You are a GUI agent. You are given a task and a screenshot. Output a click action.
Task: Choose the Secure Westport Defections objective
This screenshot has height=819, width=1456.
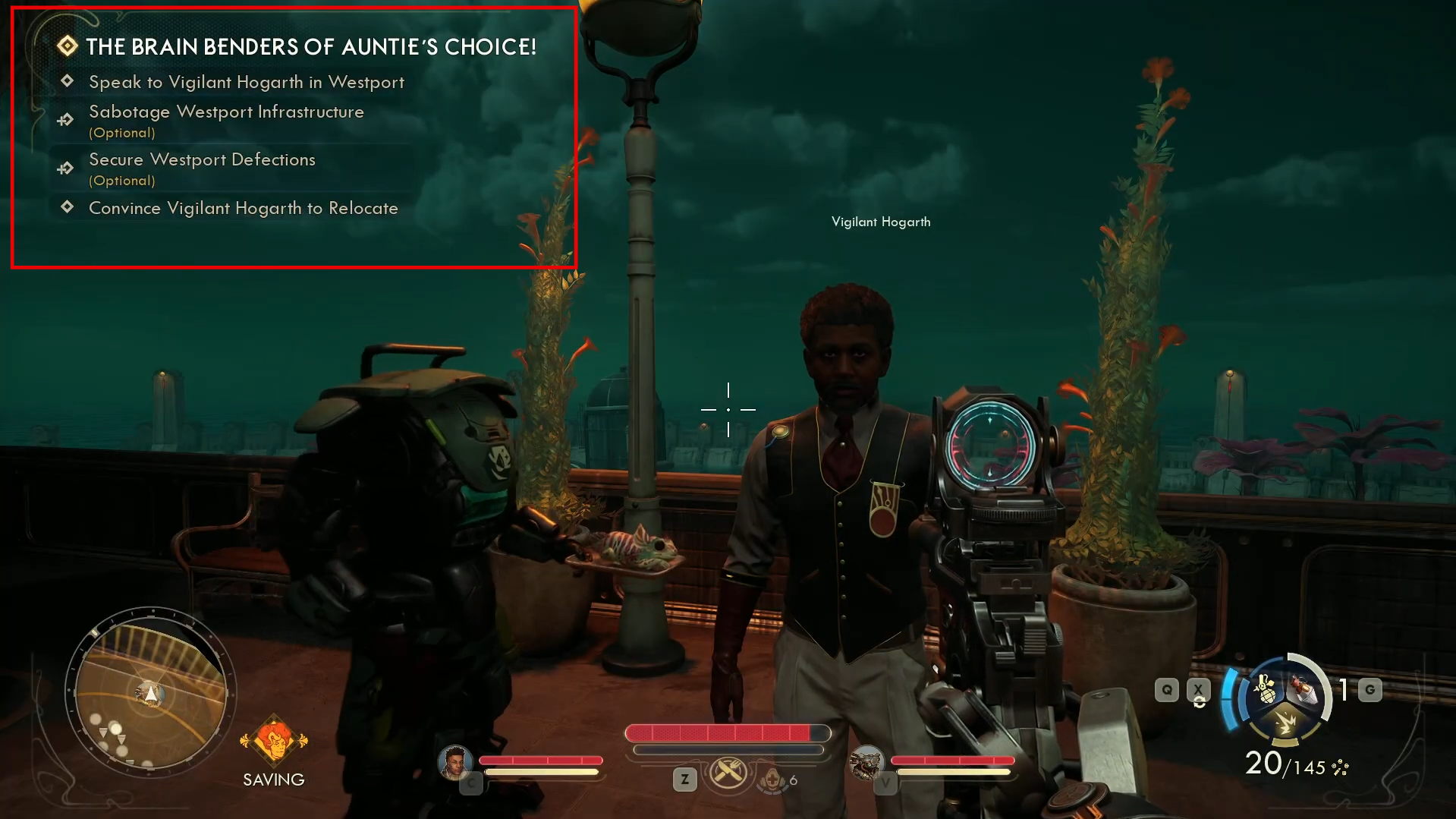202,160
